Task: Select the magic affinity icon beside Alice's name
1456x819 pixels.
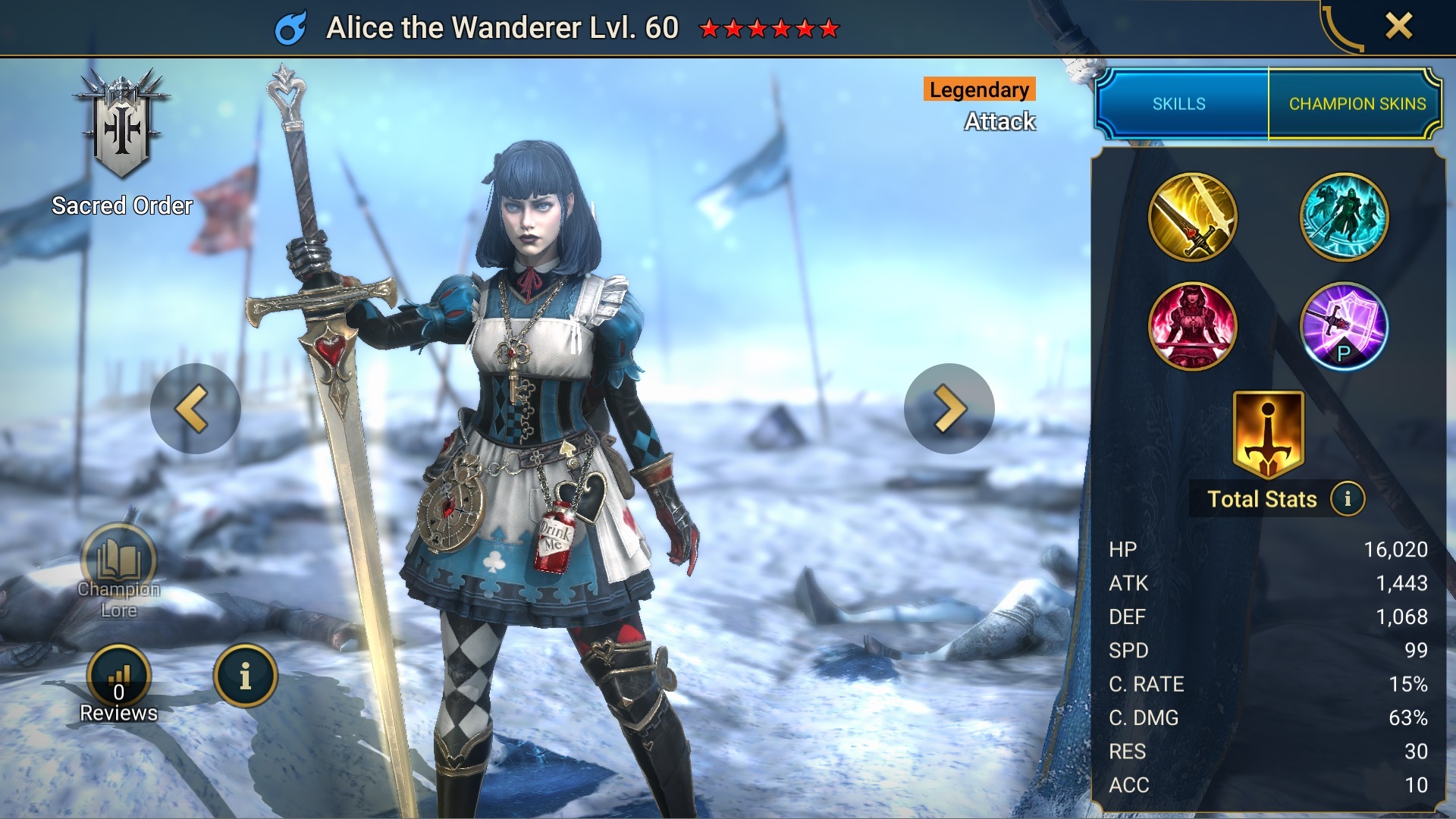Action: [x=290, y=27]
